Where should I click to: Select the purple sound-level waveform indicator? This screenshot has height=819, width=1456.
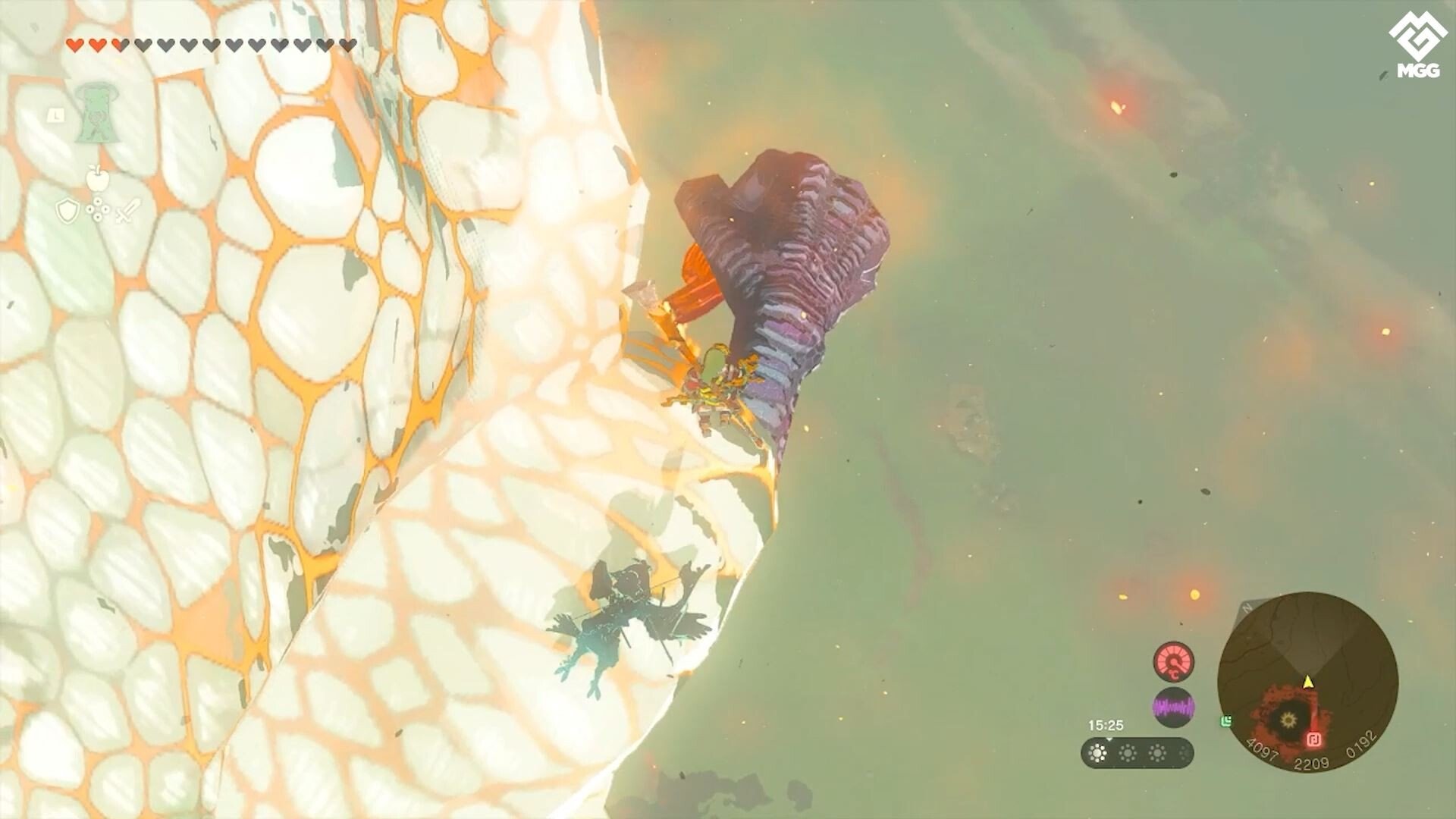pyautogui.click(x=1174, y=706)
